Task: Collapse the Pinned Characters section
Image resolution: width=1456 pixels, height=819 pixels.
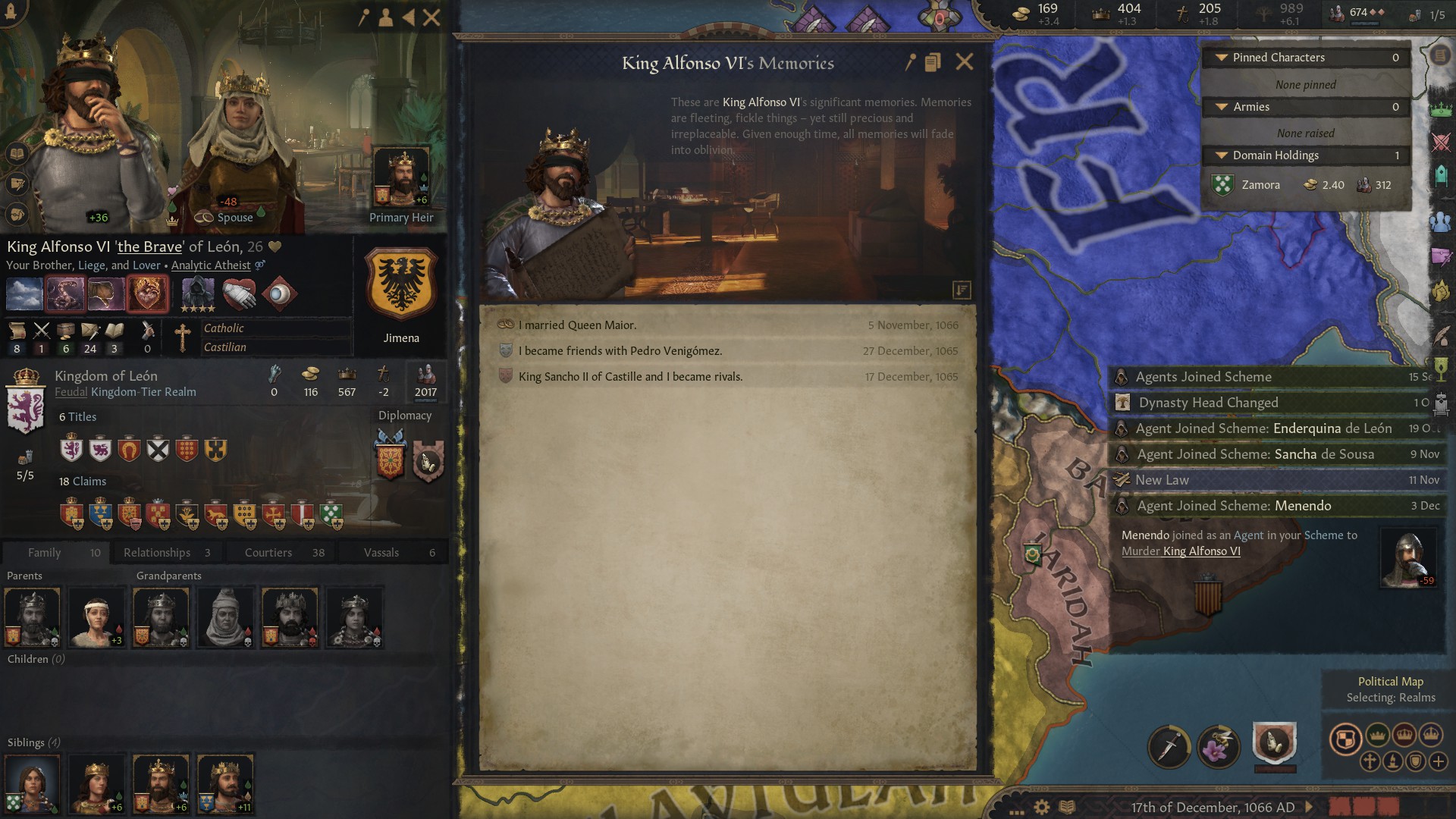Action: (x=1220, y=57)
